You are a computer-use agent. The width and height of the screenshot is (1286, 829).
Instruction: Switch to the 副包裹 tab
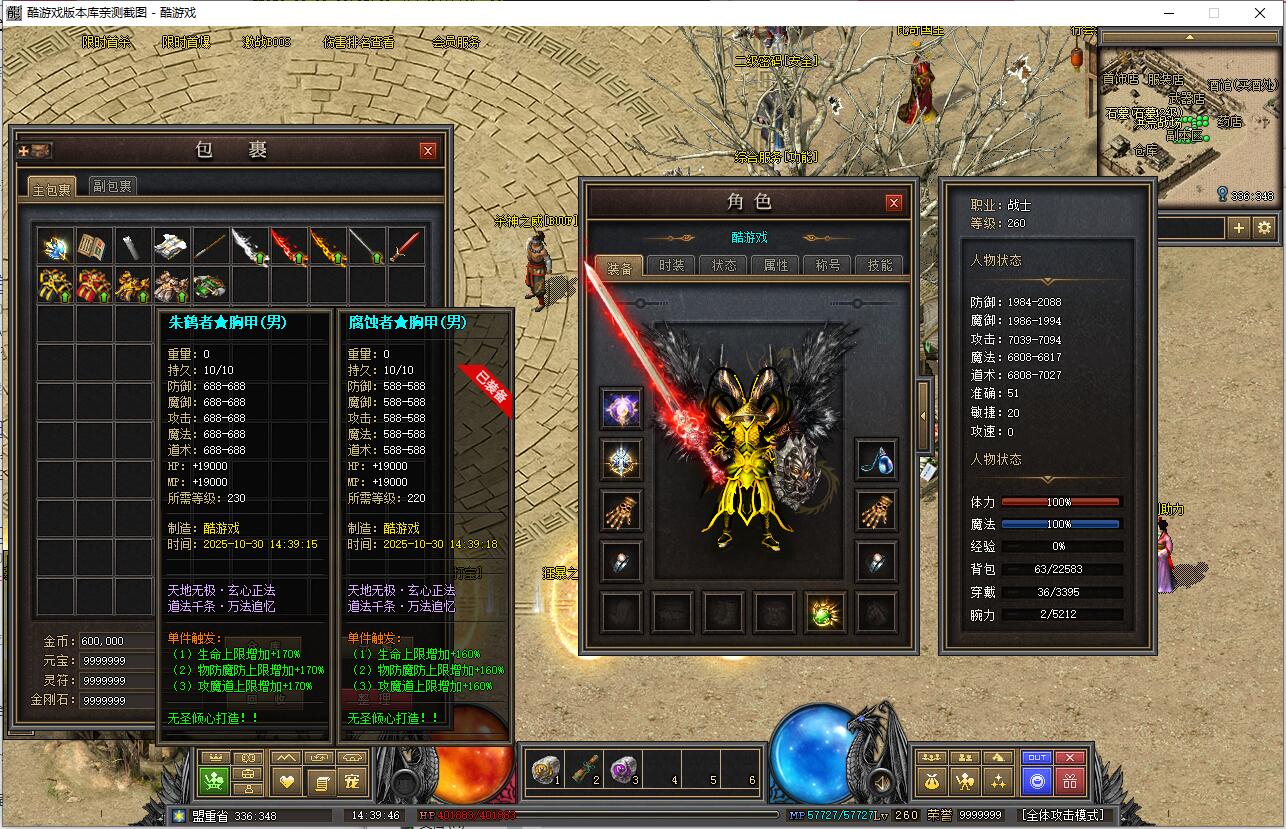tap(112, 186)
